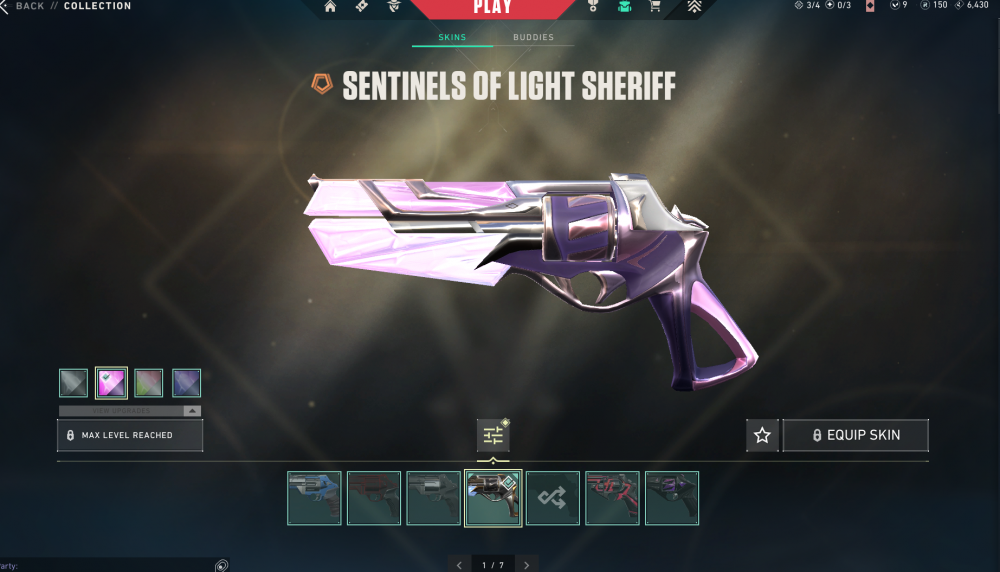The height and width of the screenshot is (572, 1000).
Task: Click the Max Level Reached button
Action: [x=130, y=435]
